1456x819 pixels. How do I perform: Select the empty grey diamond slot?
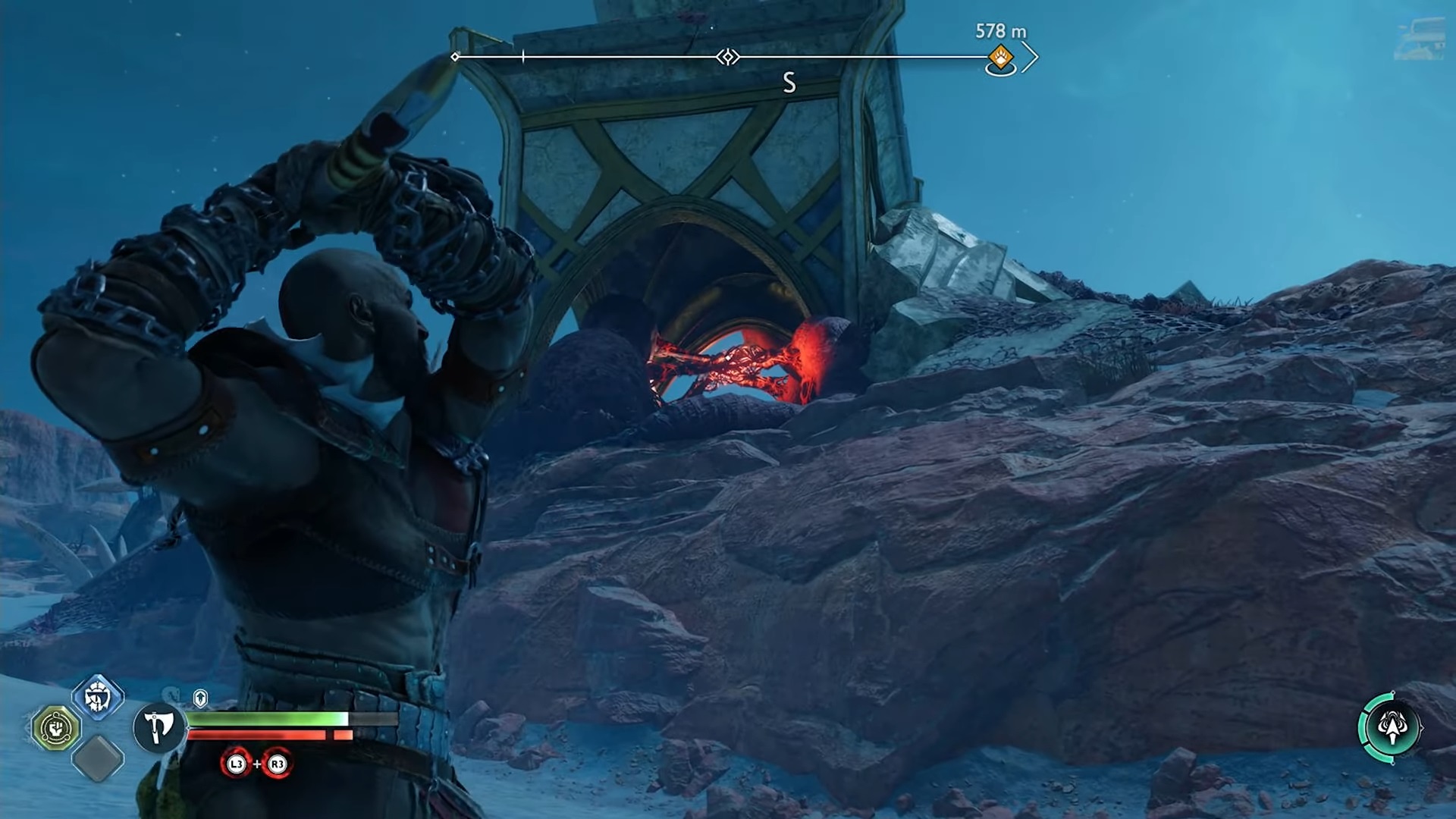pyautogui.click(x=98, y=758)
